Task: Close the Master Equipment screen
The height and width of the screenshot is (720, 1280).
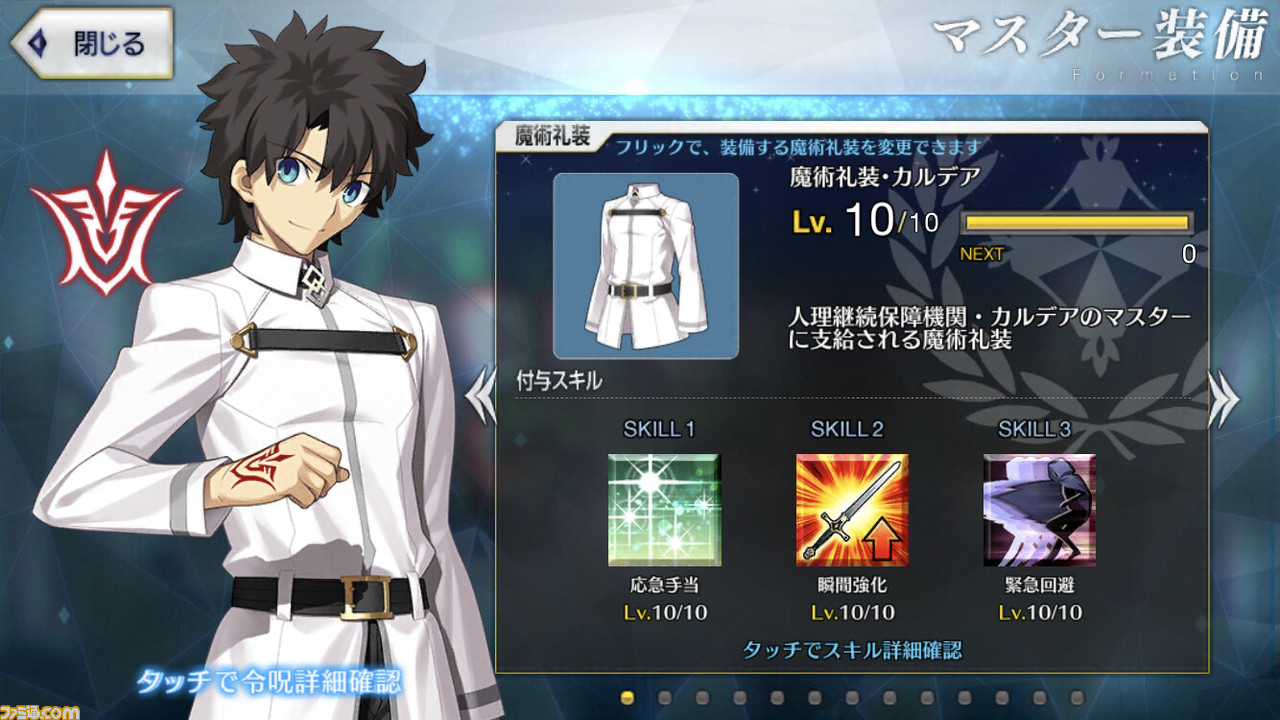Action: 91,43
